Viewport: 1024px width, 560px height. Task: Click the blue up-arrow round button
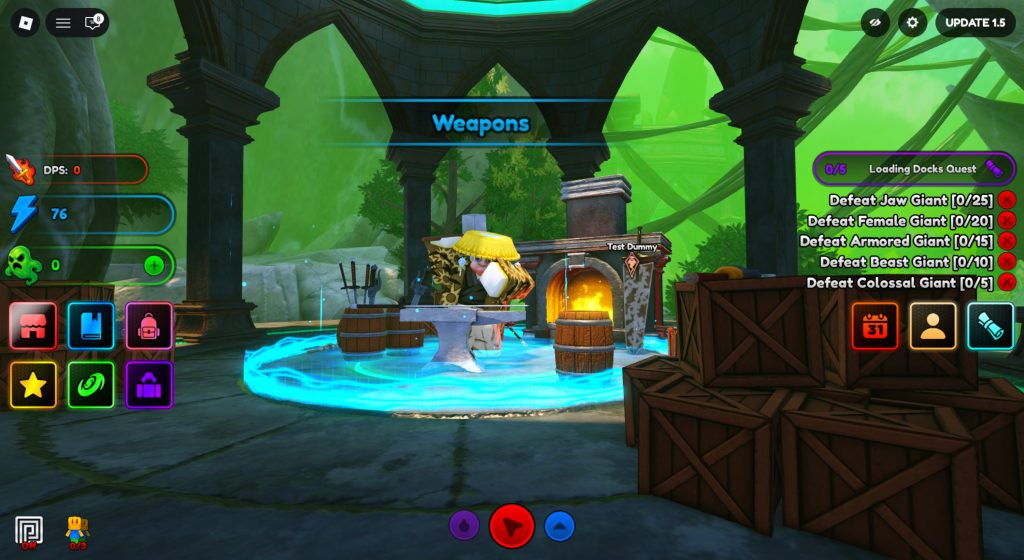tap(560, 525)
